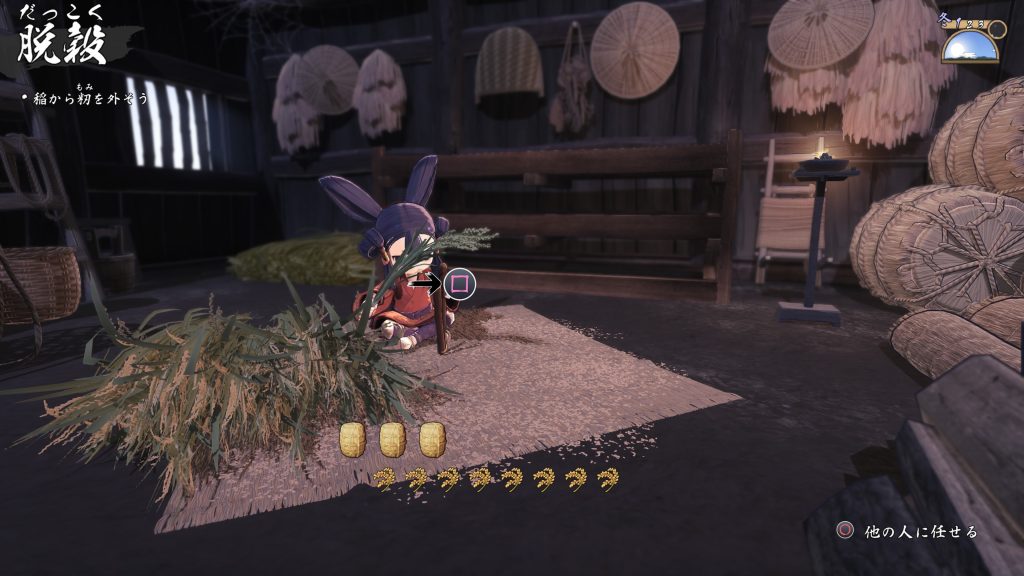
Task: Click the day-night season dial
Action: coord(971,41)
